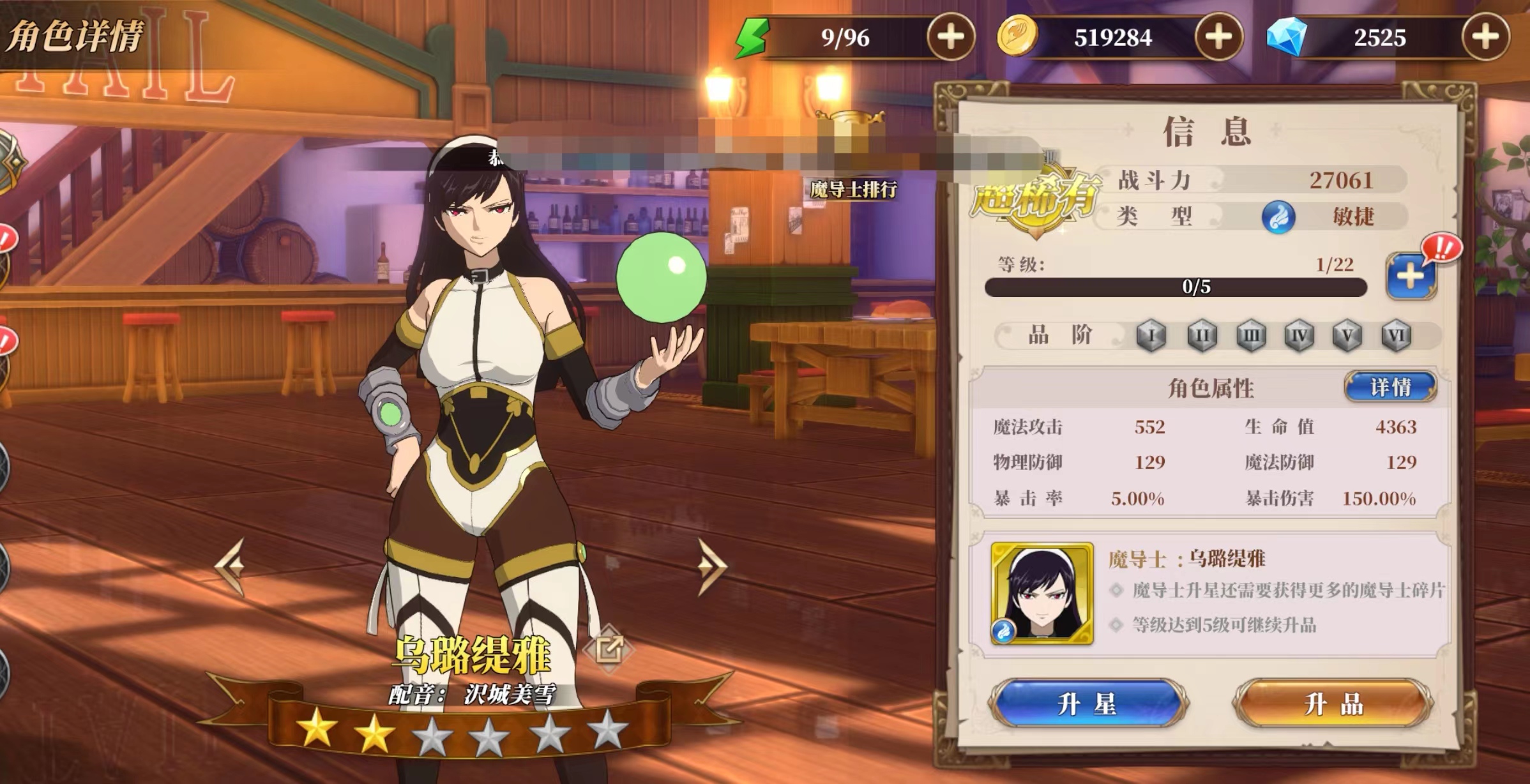The width and height of the screenshot is (1530, 784).
Task: Switch to the previous character arrow
Action: (231, 565)
